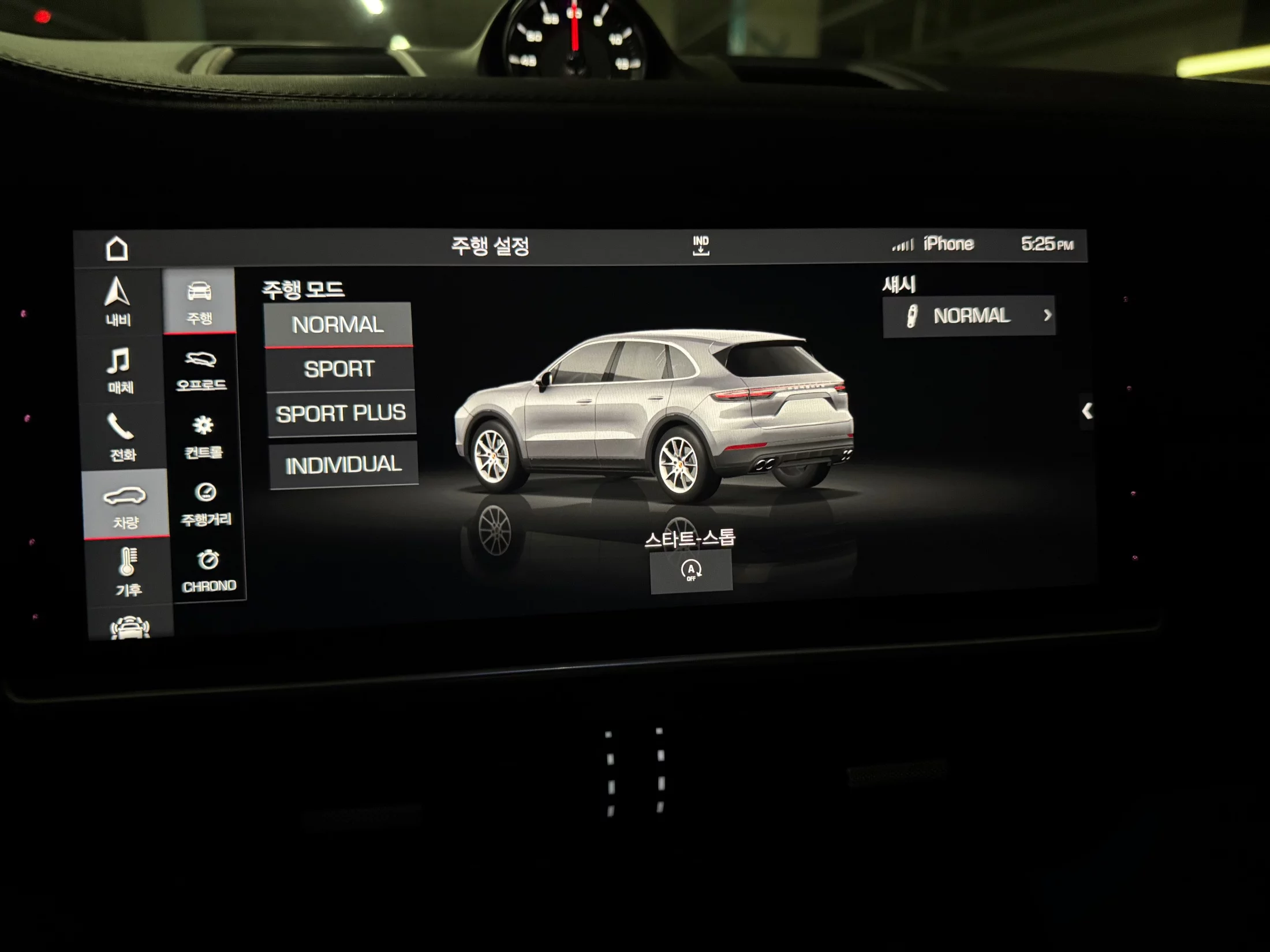Viewport: 1270px width, 952px height.
Task: Open the 기후 climate menu
Action: pos(128,571)
